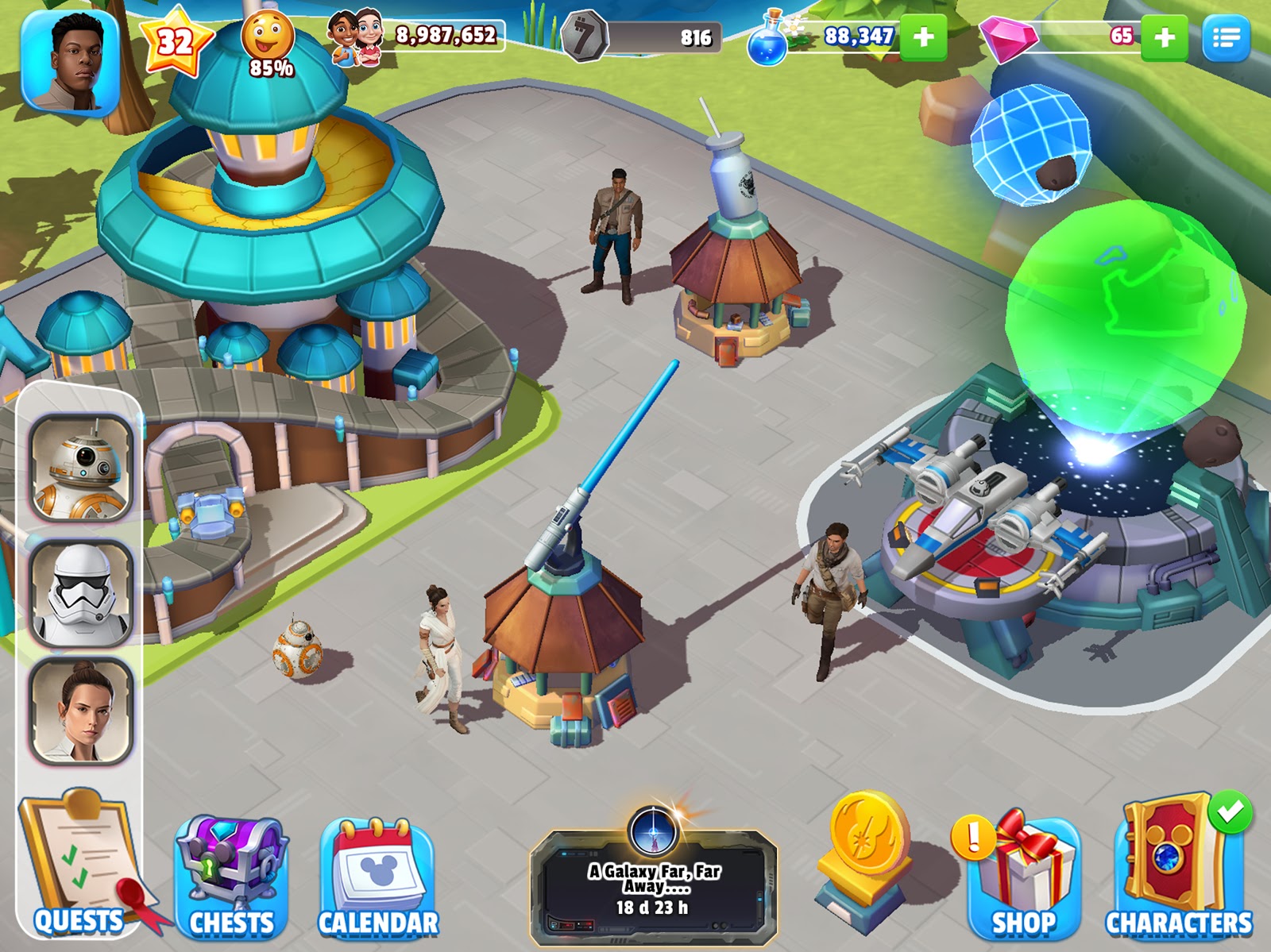View the level 32 star badge
The height and width of the screenshot is (952, 1271).
pos(176,43)
